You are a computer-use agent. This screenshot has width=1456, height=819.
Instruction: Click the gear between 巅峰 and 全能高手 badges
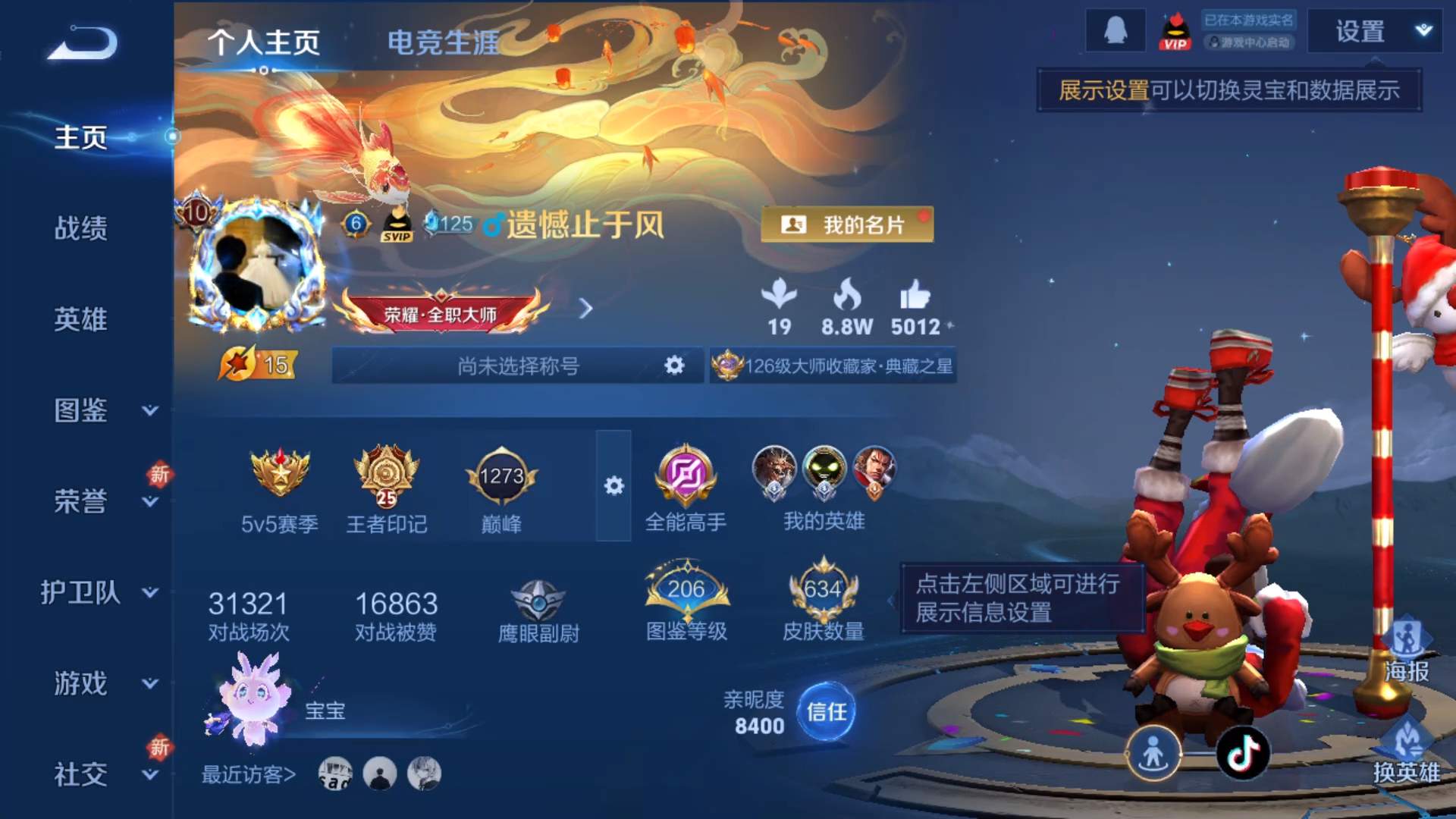(x=614, y=486)
